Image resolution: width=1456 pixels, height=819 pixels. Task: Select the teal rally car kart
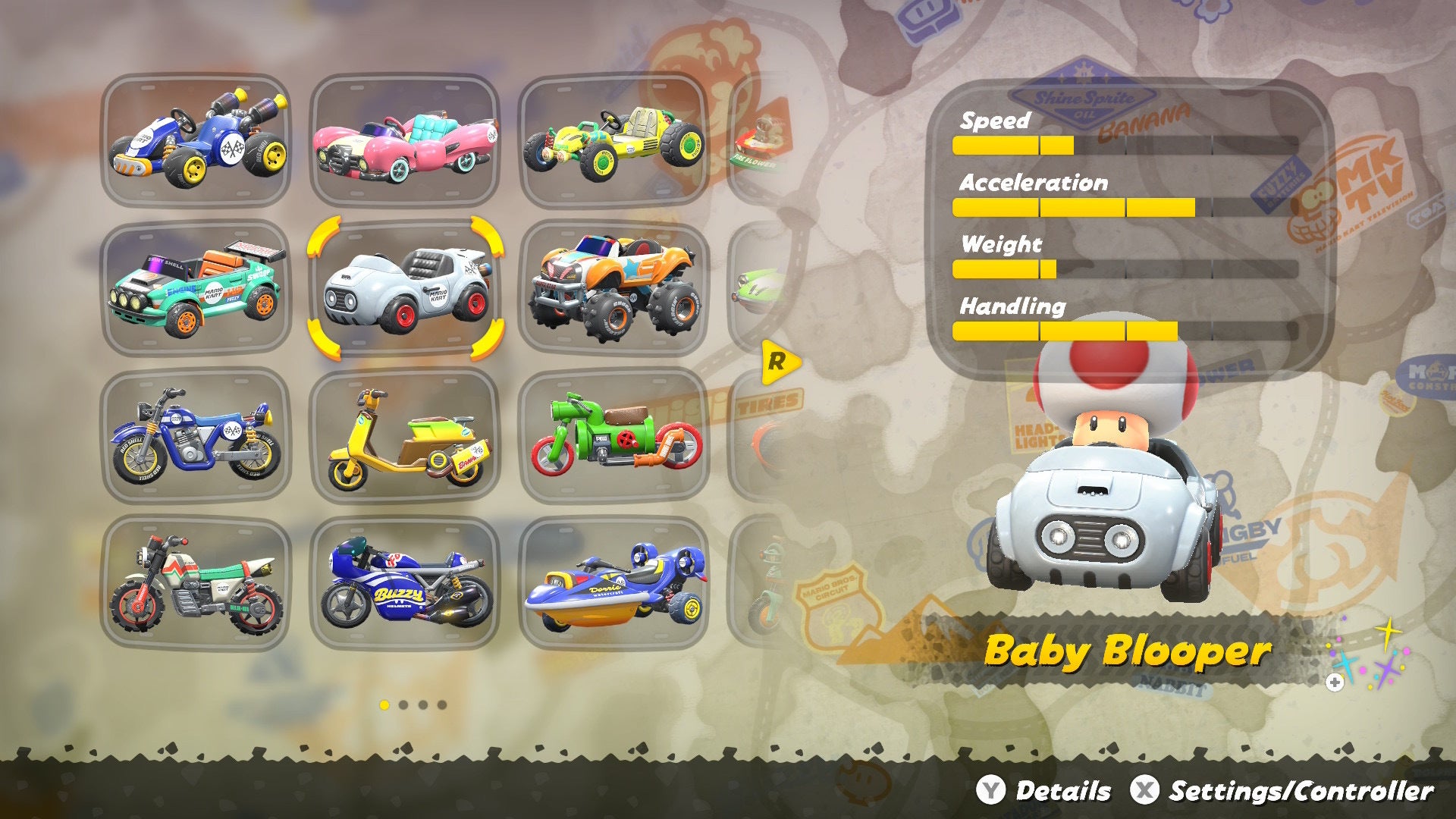tap(196, 288)
